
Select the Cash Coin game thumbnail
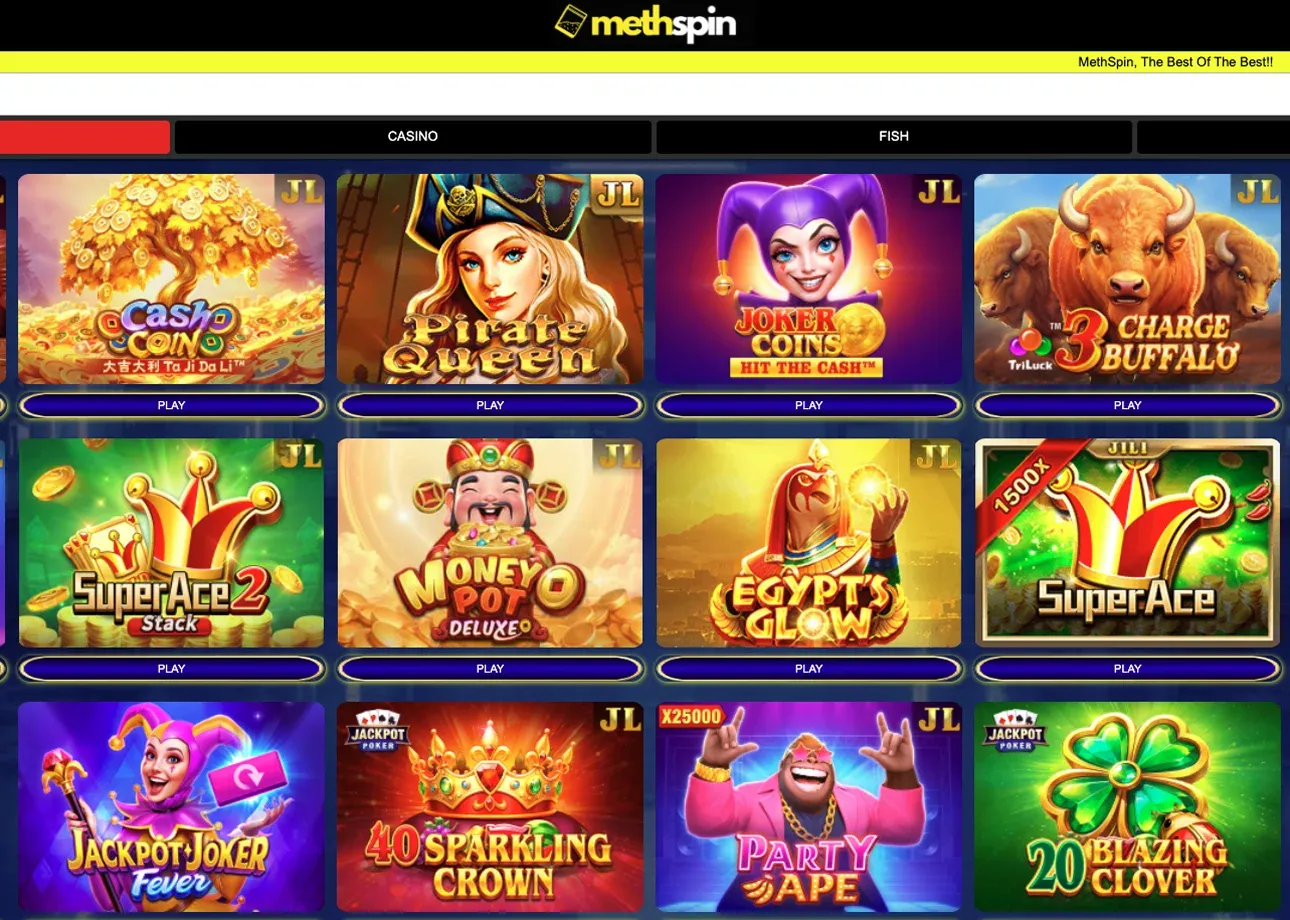point(171,279)
